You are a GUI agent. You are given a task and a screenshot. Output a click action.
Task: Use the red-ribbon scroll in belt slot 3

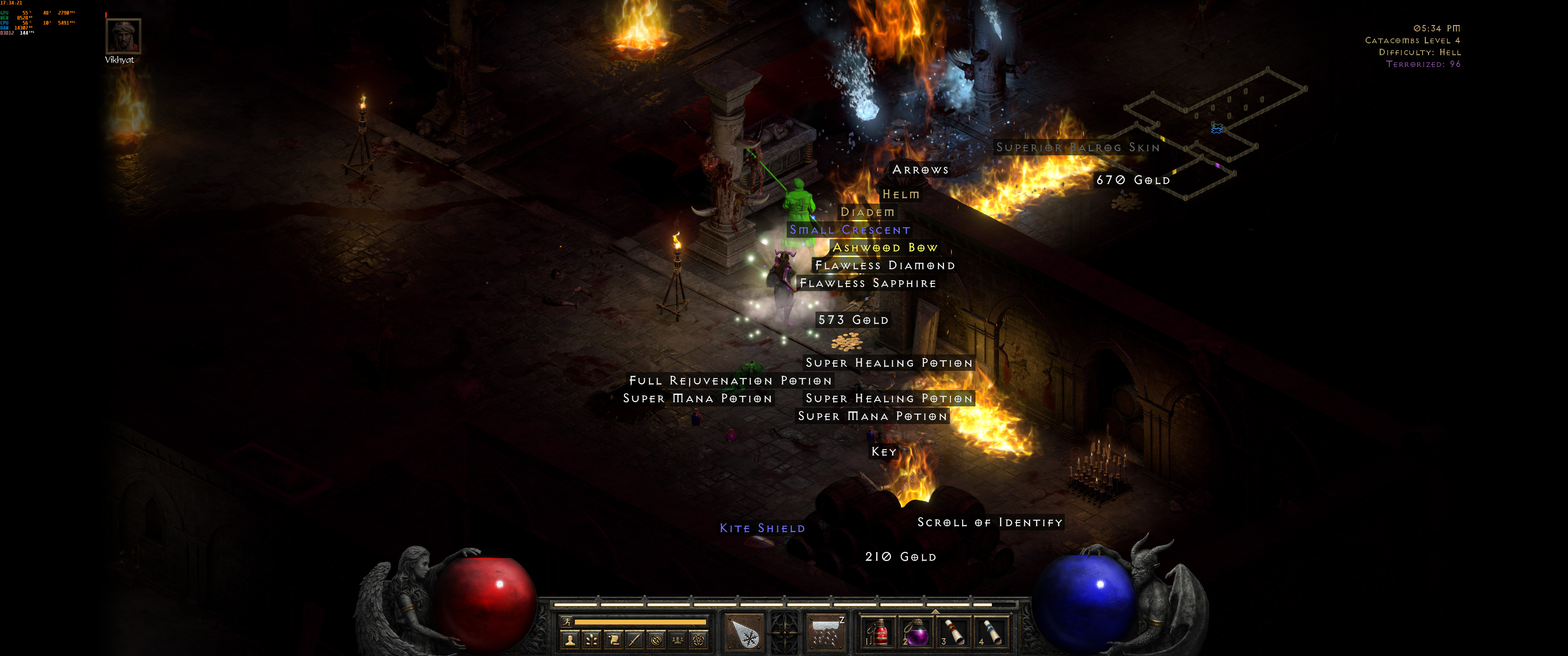pos(953,633)
